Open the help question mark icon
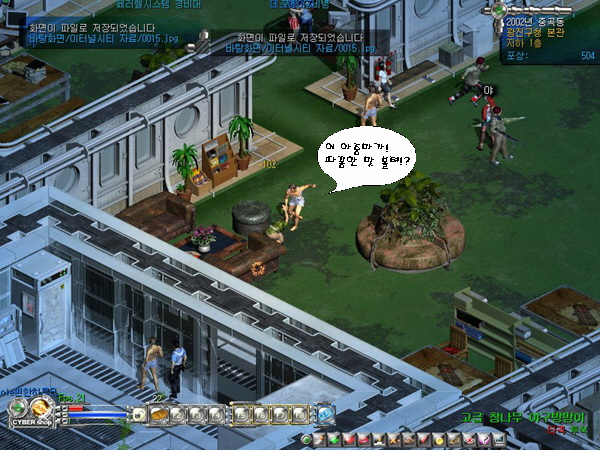The height and width of the screenshot is (450, 600). pyautogui.click(x=483, y=440)
